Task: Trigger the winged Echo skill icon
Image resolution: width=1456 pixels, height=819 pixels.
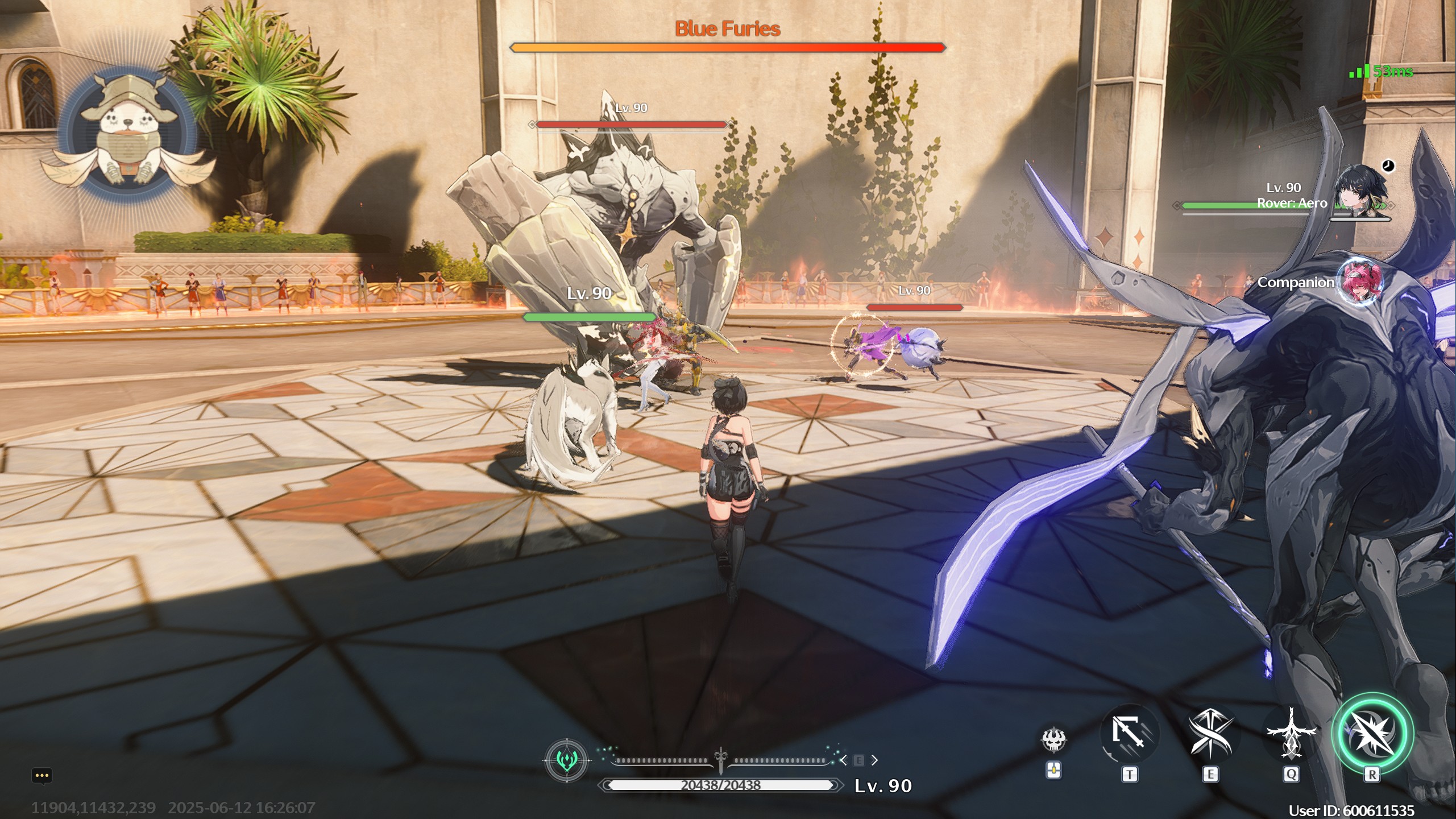Action: 1291,734
